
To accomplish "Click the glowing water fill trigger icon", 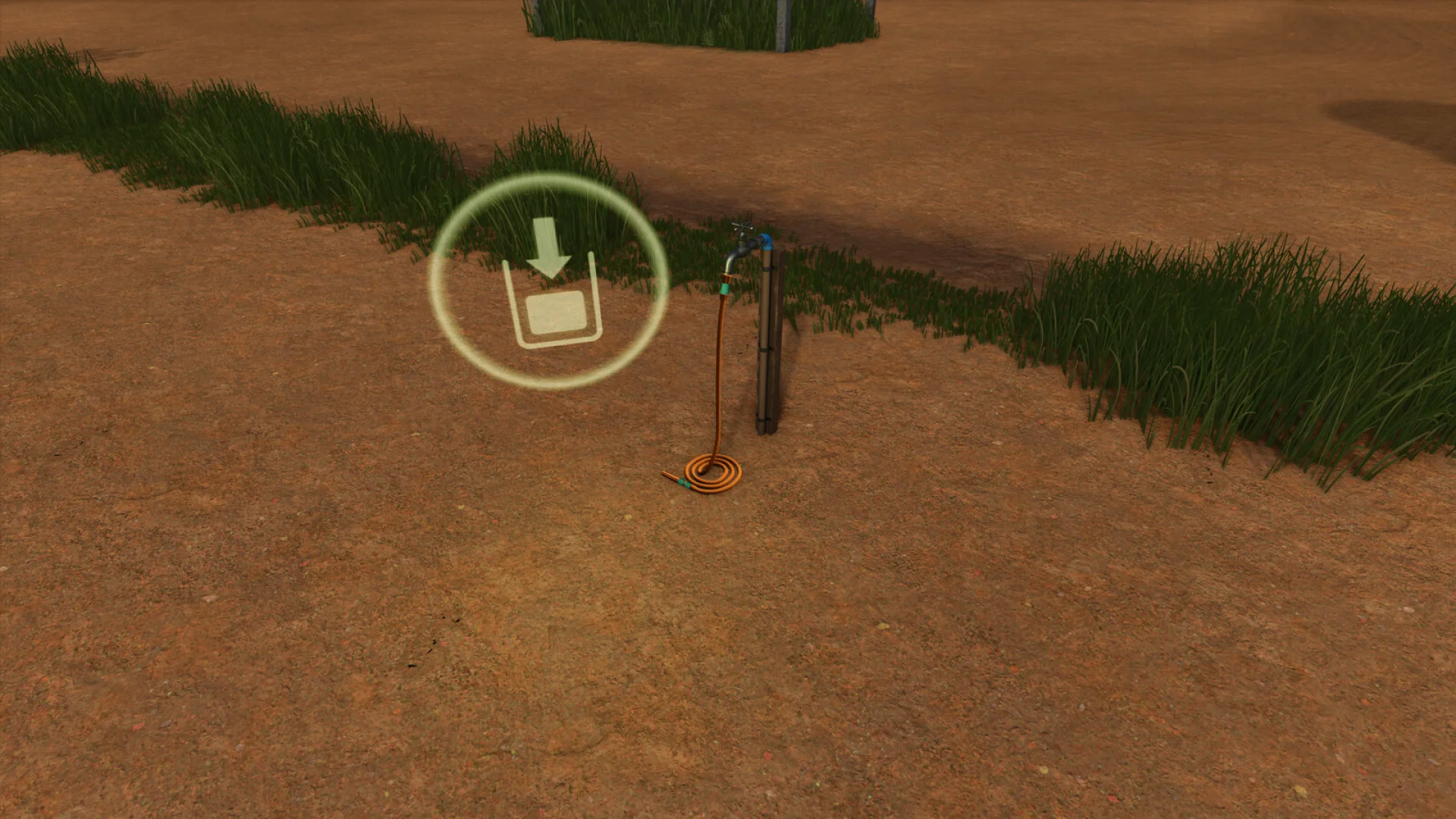I will point(550,281).
